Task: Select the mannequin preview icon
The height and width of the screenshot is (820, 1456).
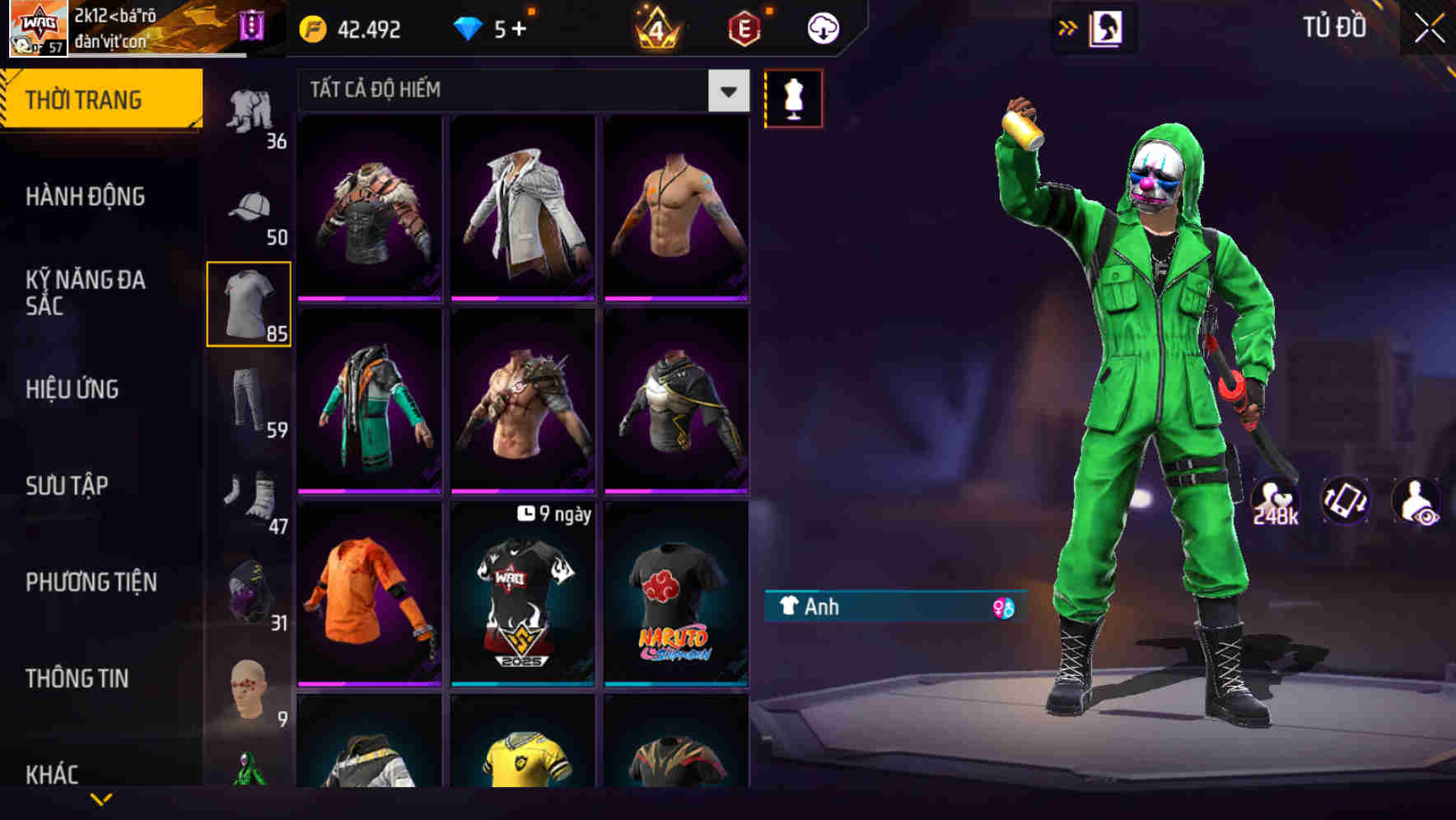Action: (793, 97)
